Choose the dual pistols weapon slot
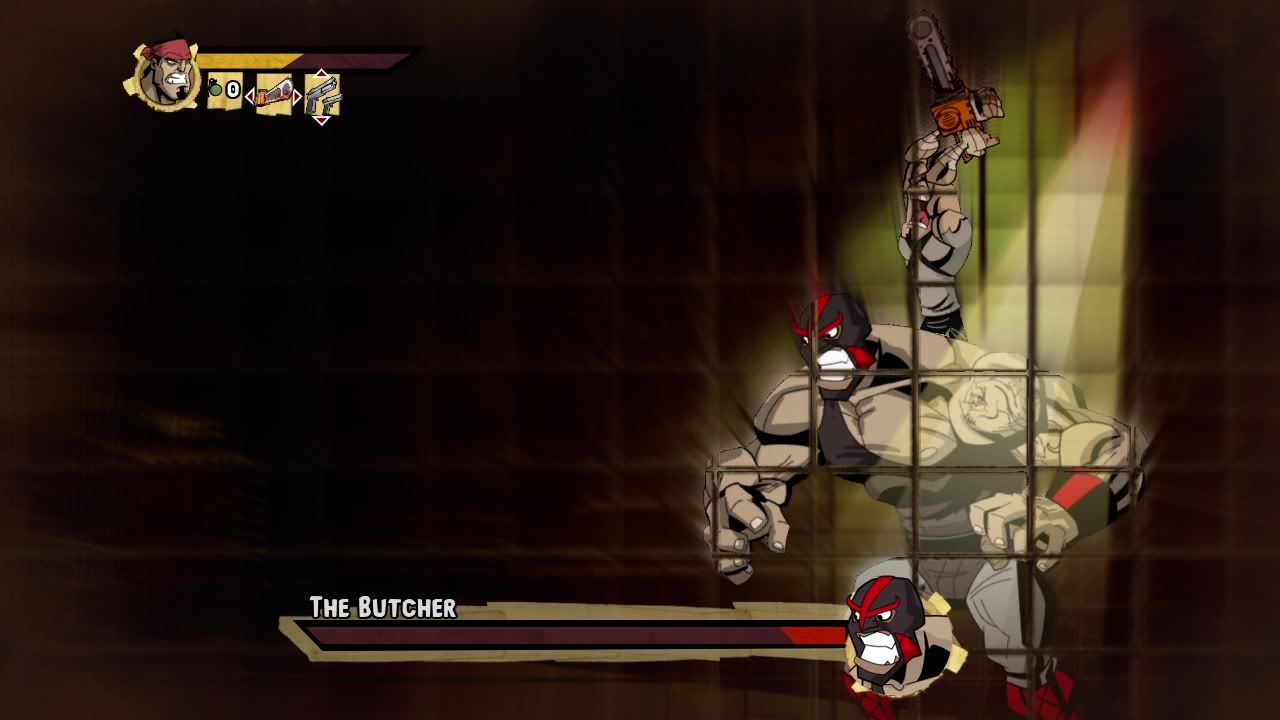 coord(322,96)
